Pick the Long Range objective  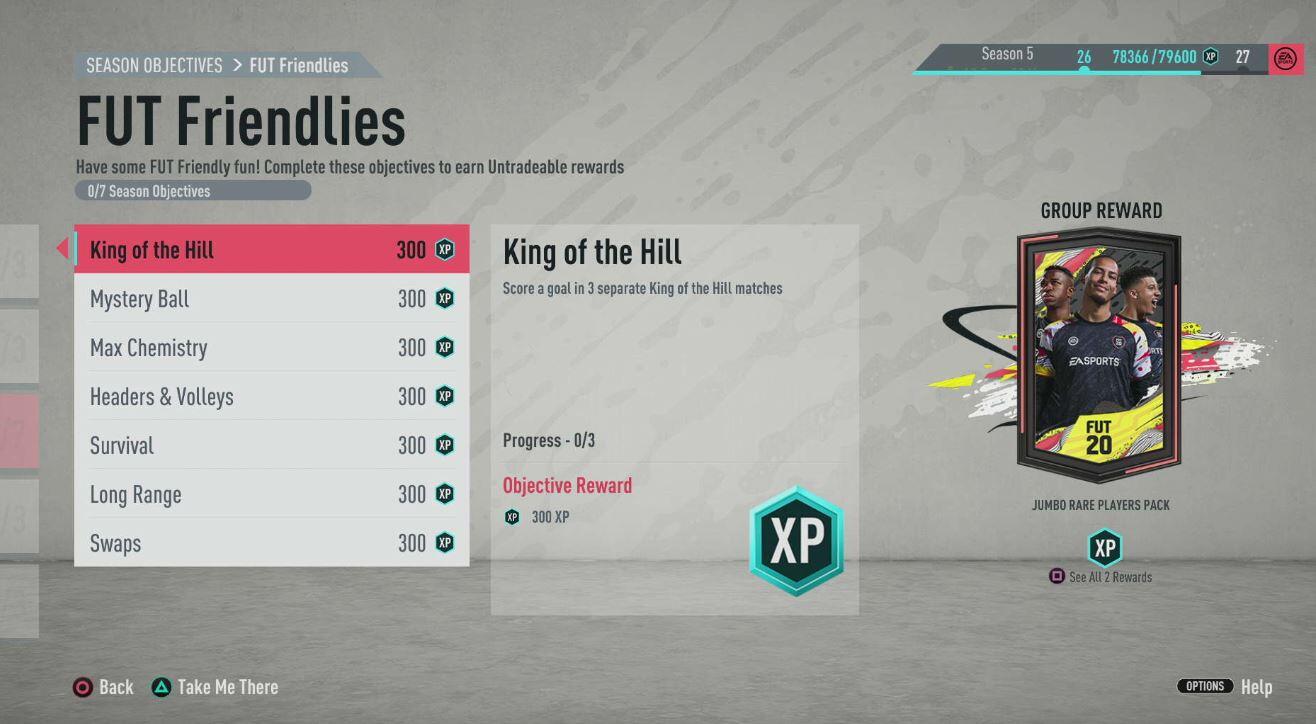click(x=271, y=495)
